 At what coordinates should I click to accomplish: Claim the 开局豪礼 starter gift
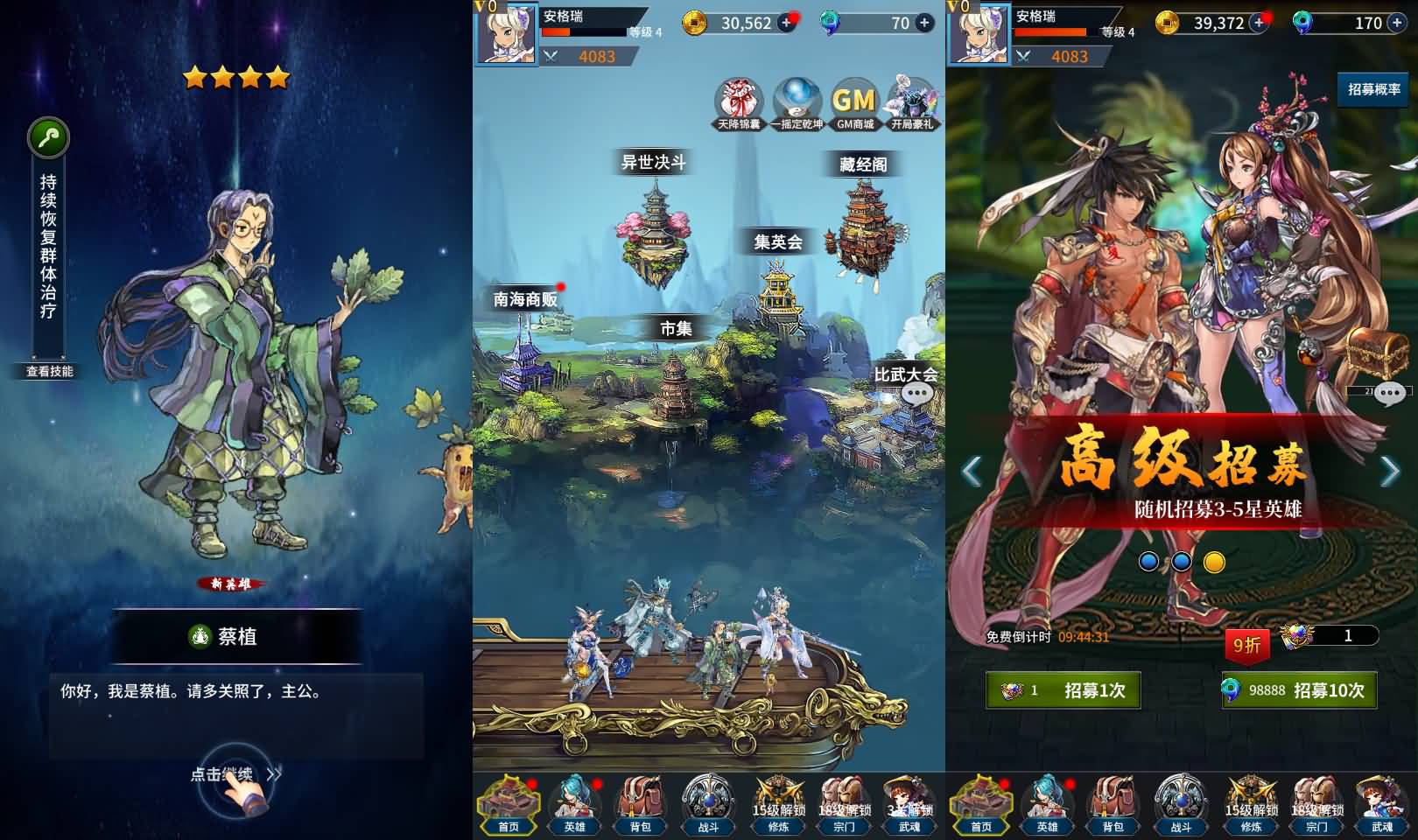(913, 104)
